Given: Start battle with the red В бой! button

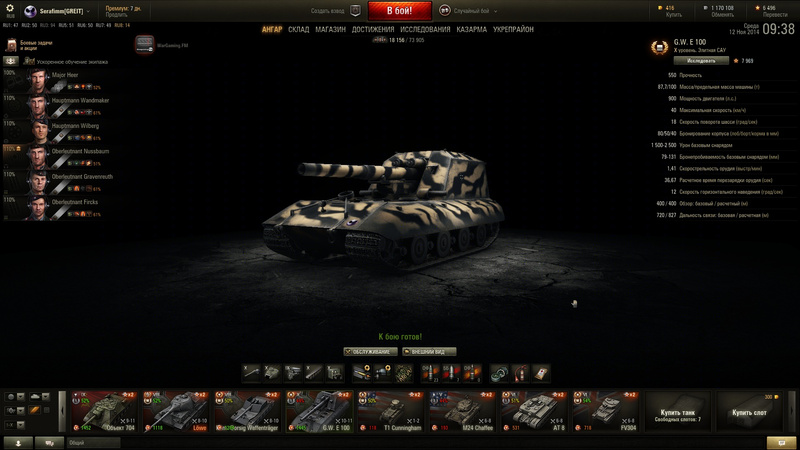Looking at the screenshot, I should pos(400,11).
